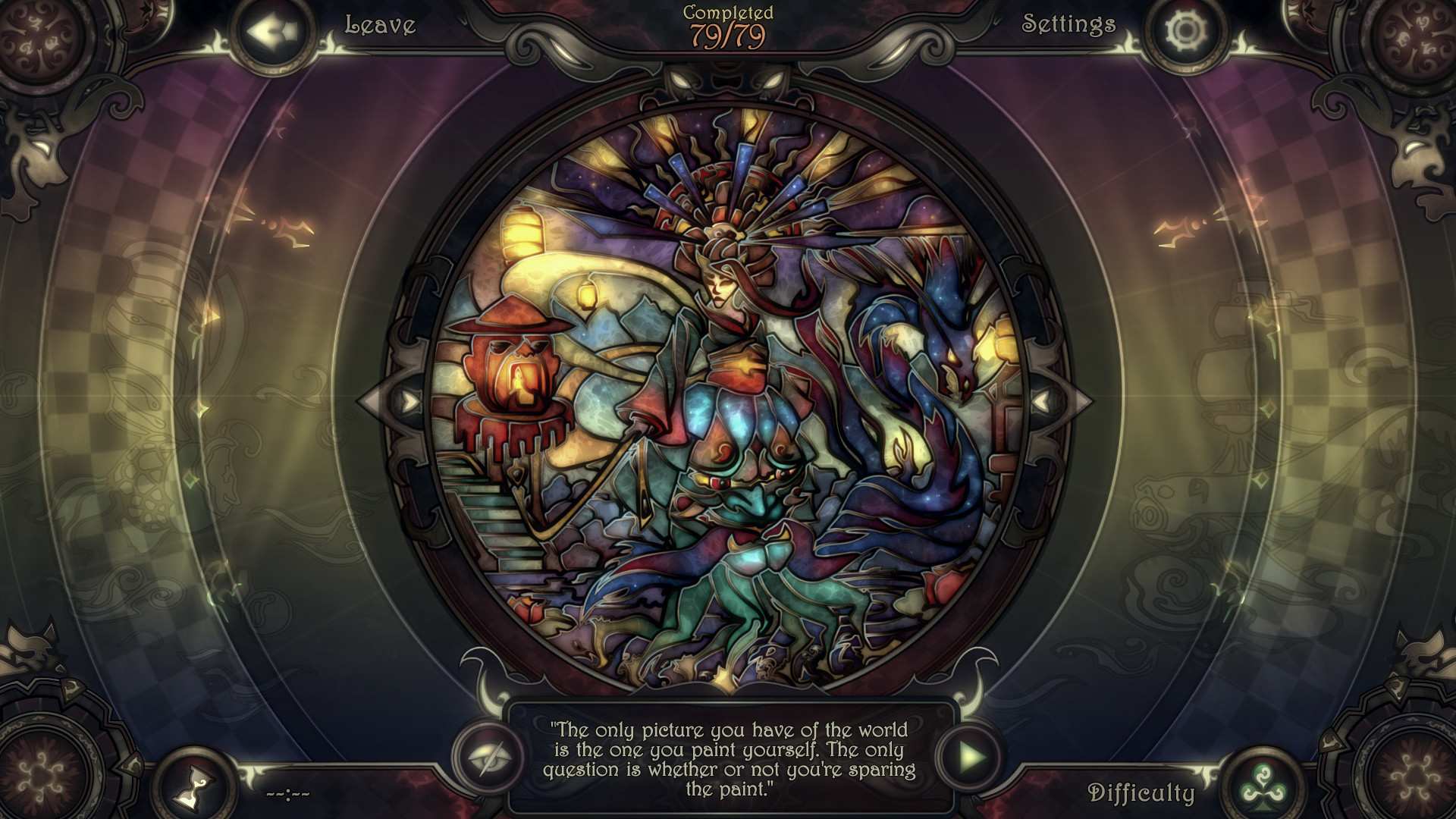This screenshot has width=1456, height=819.
Task: Click the back arrow beside Leave
Action: 271,30
